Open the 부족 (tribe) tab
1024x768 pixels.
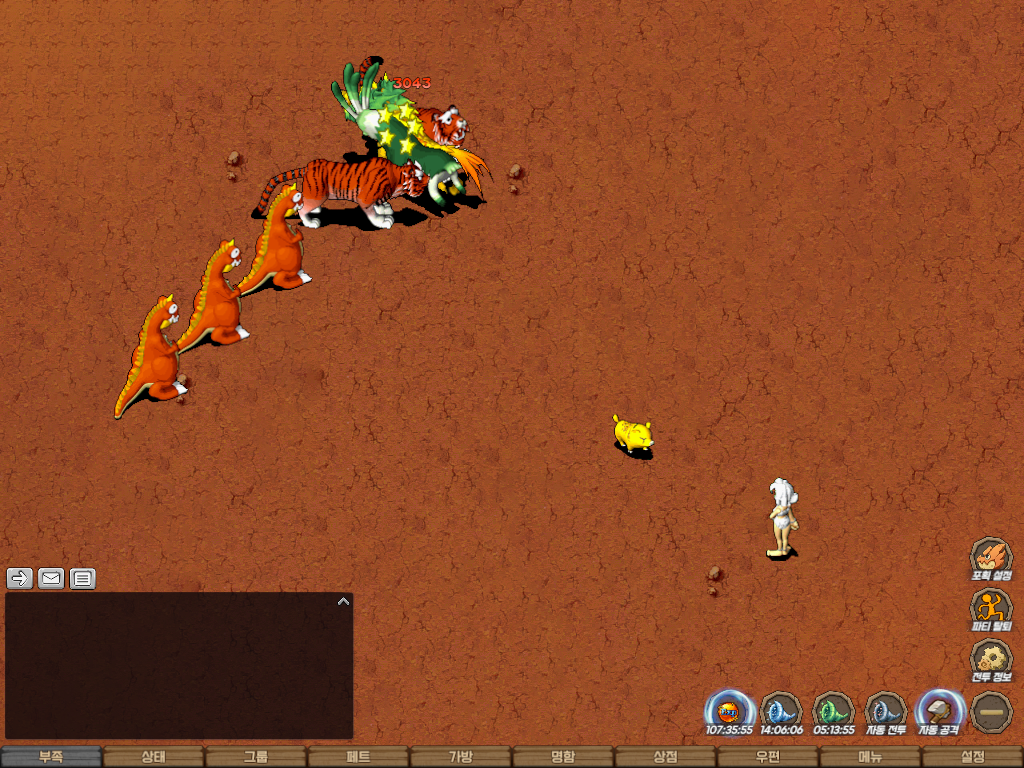[51, 757]
